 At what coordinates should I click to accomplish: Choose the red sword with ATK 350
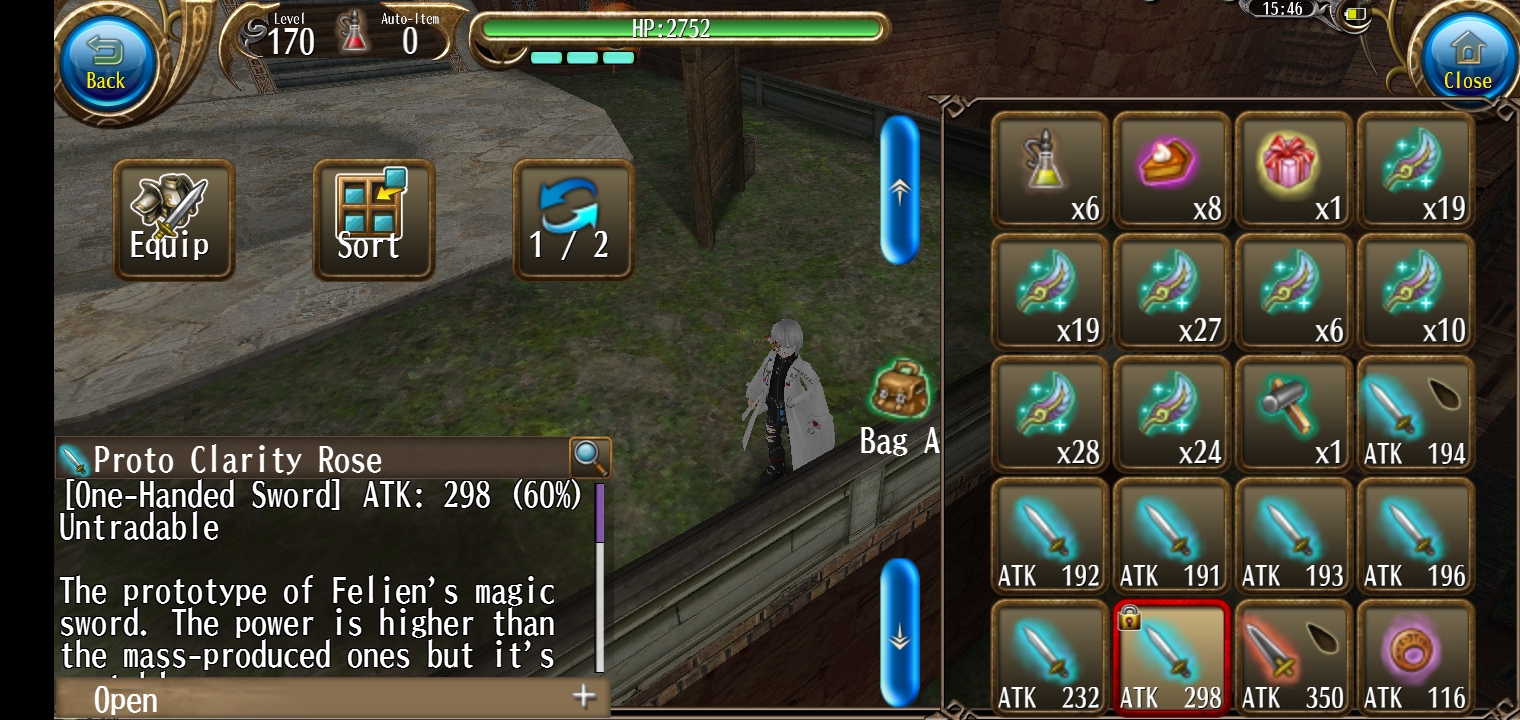[1294, 657]
